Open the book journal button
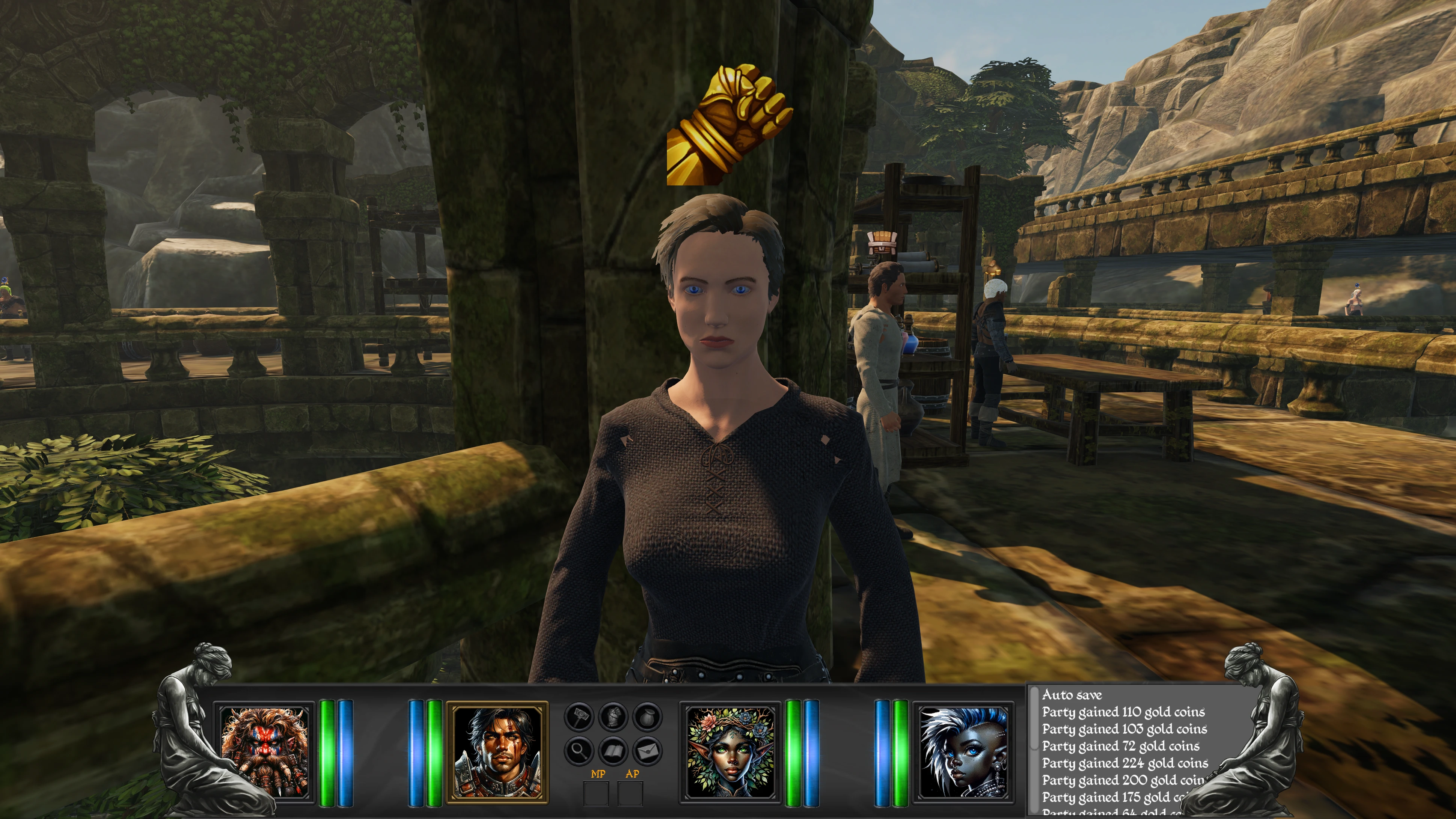1456x819 pixels. pyautogui.click(x=613, y=751)
